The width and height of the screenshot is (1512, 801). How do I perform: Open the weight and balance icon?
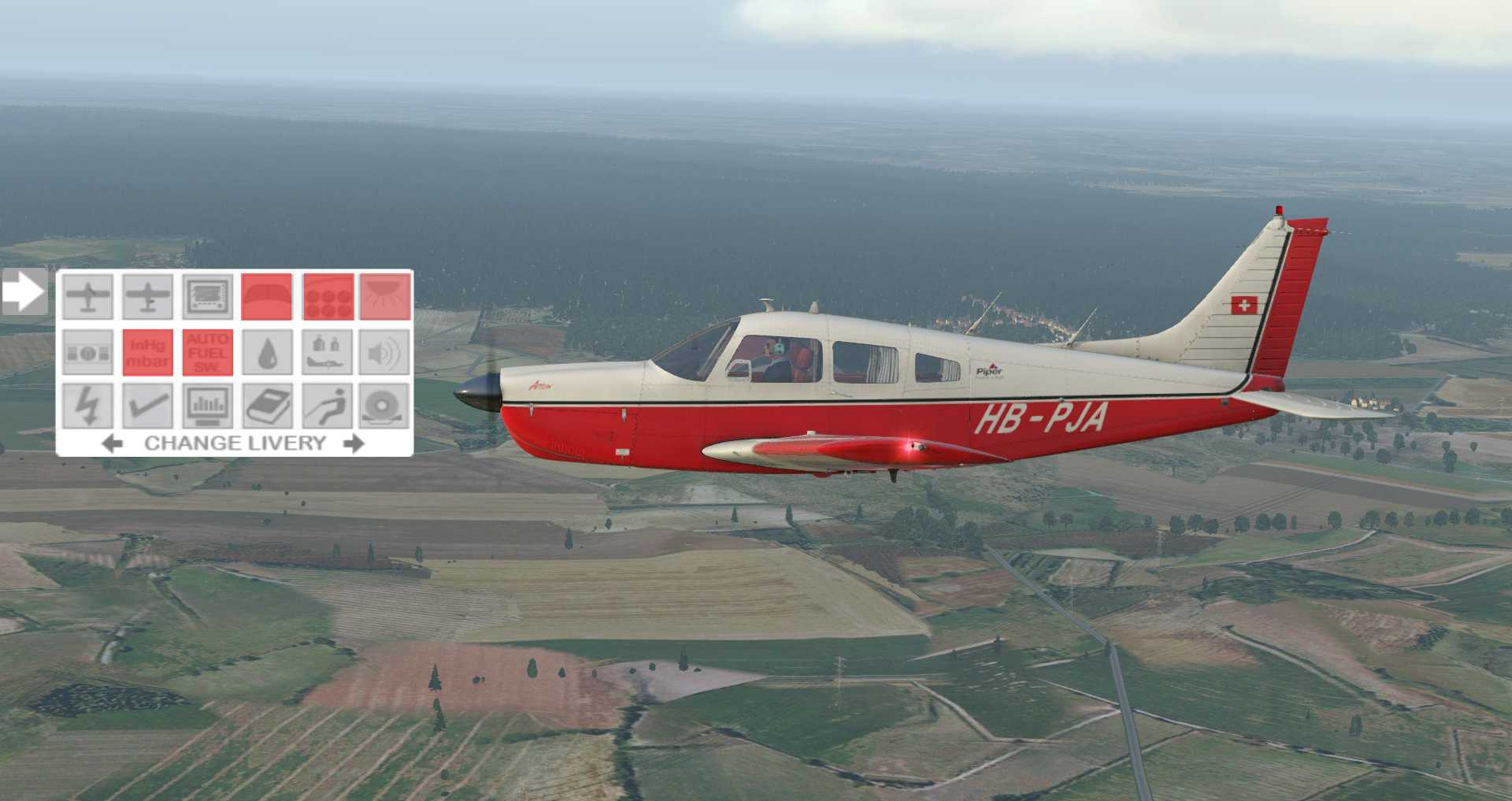coord(328,352)
